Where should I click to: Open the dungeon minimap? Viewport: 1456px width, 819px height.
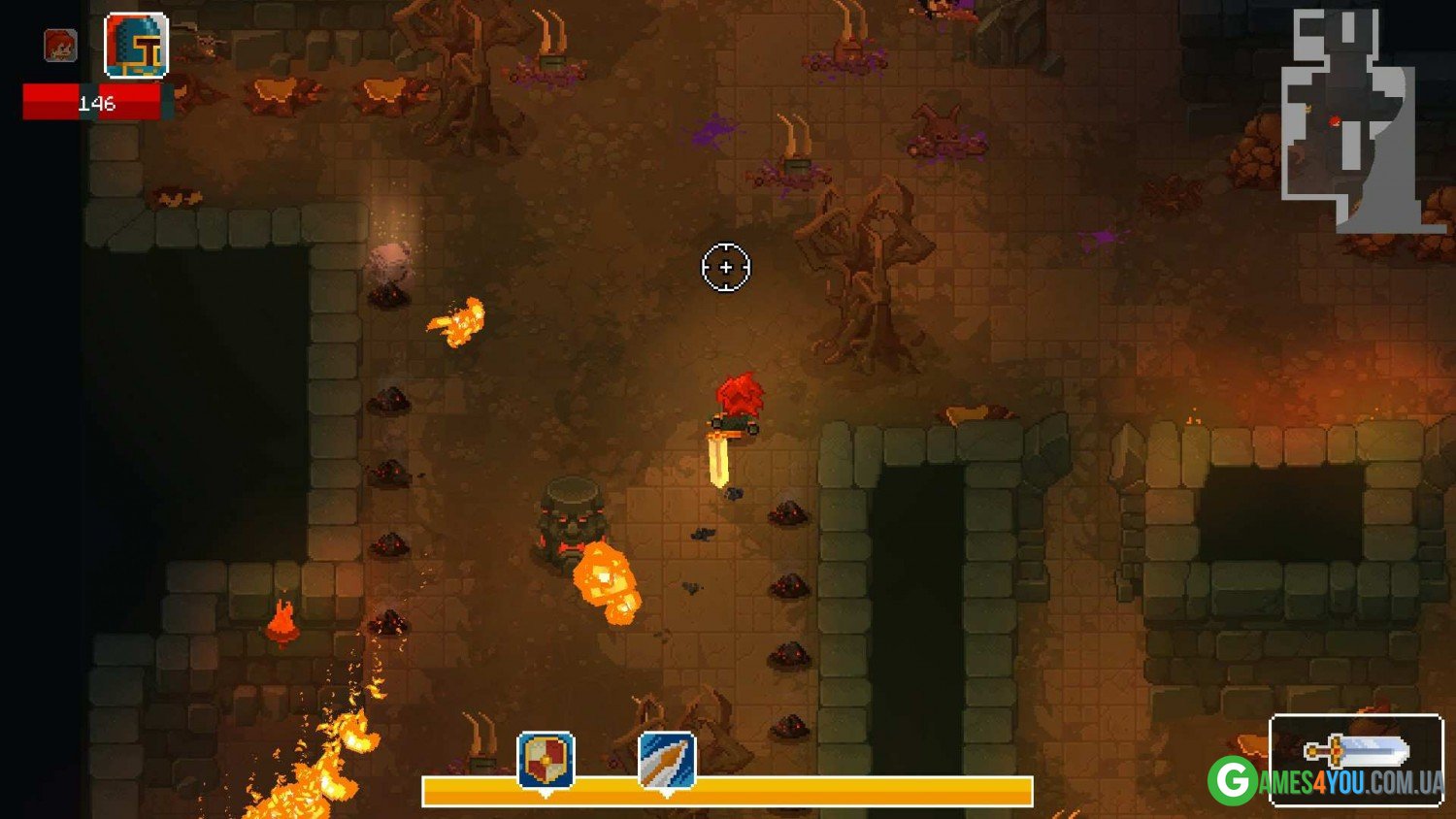(x=1351, y=119)
